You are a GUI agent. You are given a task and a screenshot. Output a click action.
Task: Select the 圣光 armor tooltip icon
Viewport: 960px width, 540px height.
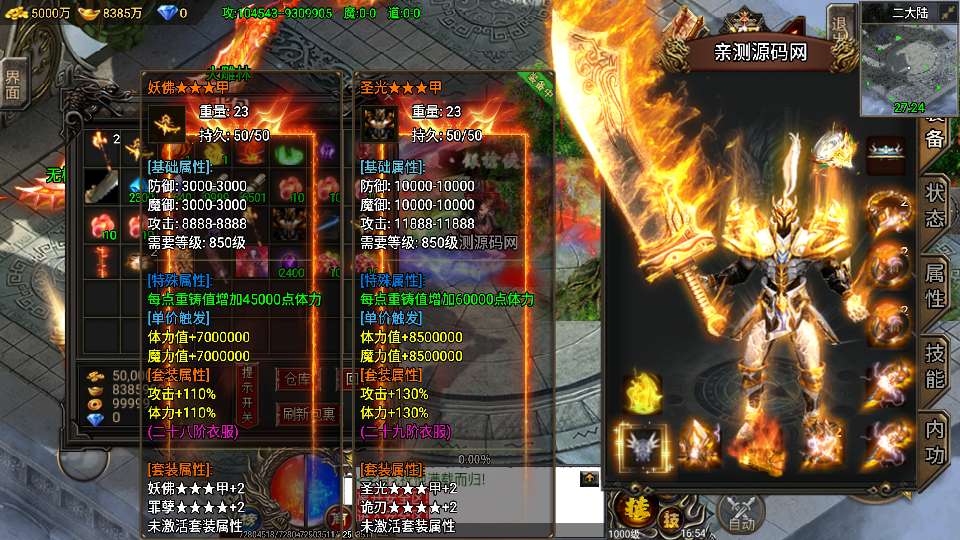(x=379, y=124)
